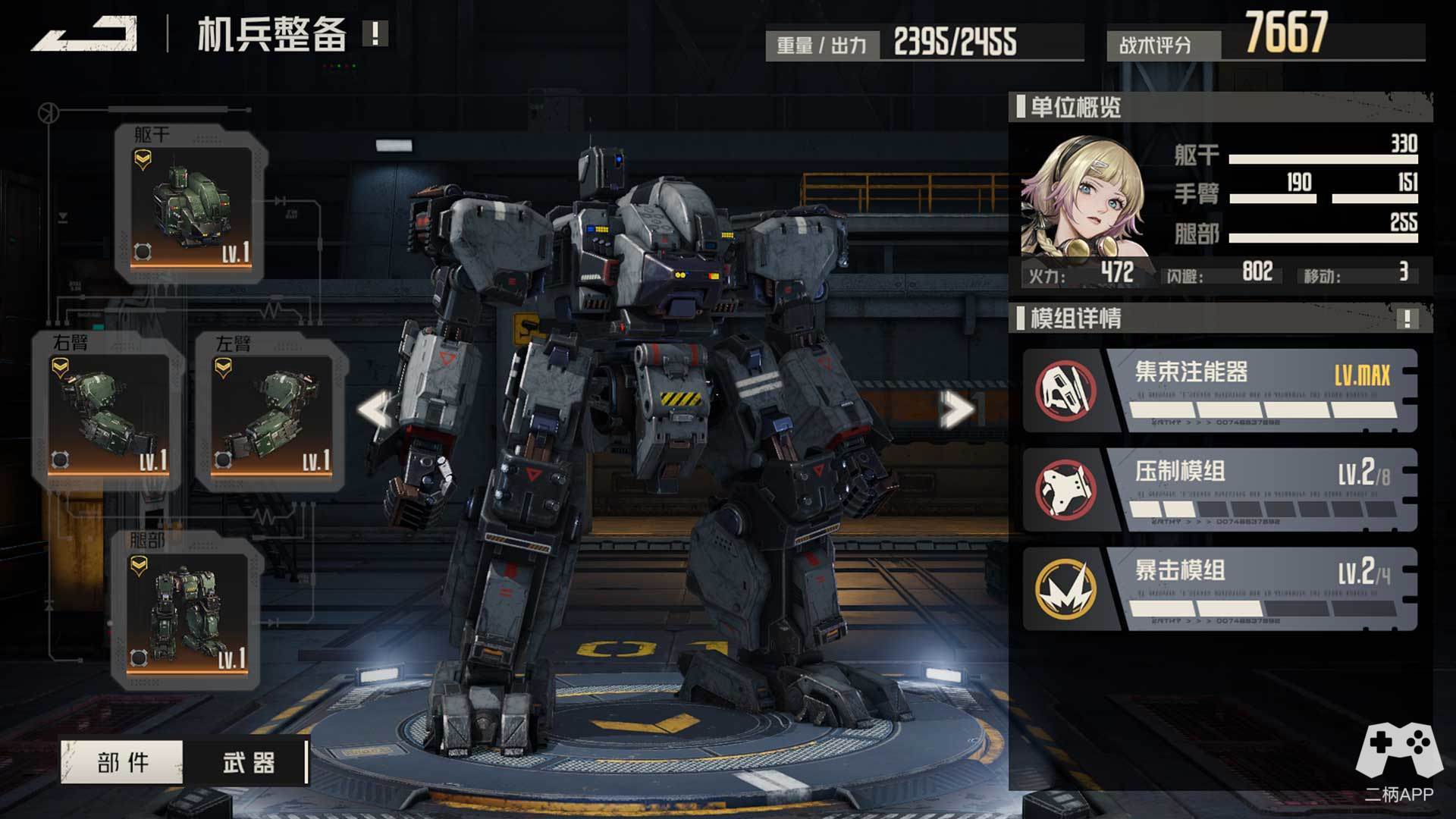Open the info icon beside 机兵整备

375,33
